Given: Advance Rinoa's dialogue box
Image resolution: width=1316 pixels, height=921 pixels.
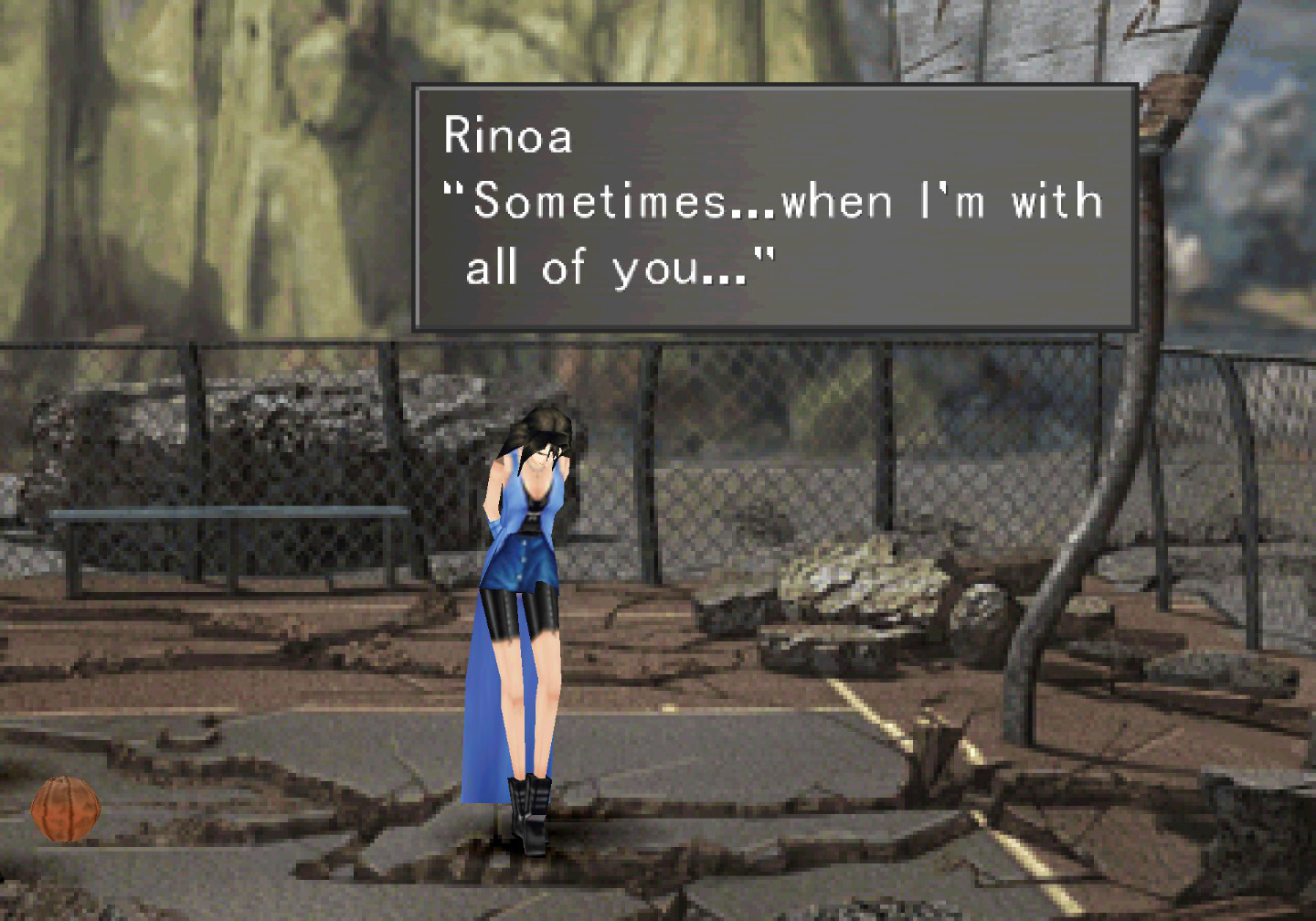Looking at the screenshot, I should coord(774,207).
